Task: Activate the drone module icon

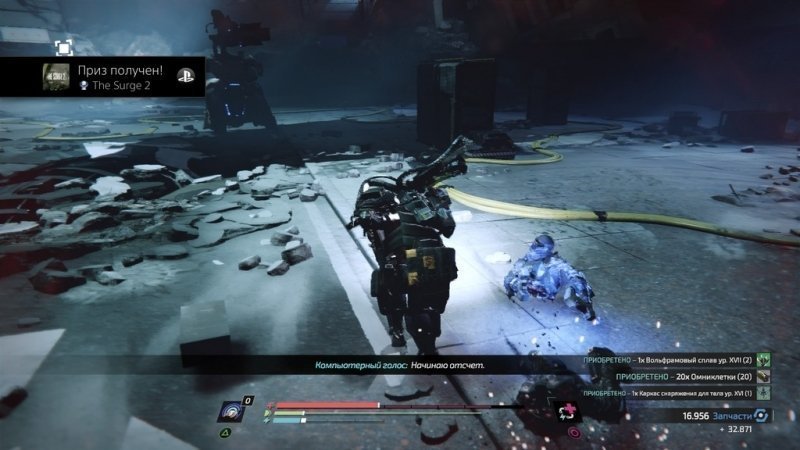Action: click(x=233, y=413)
